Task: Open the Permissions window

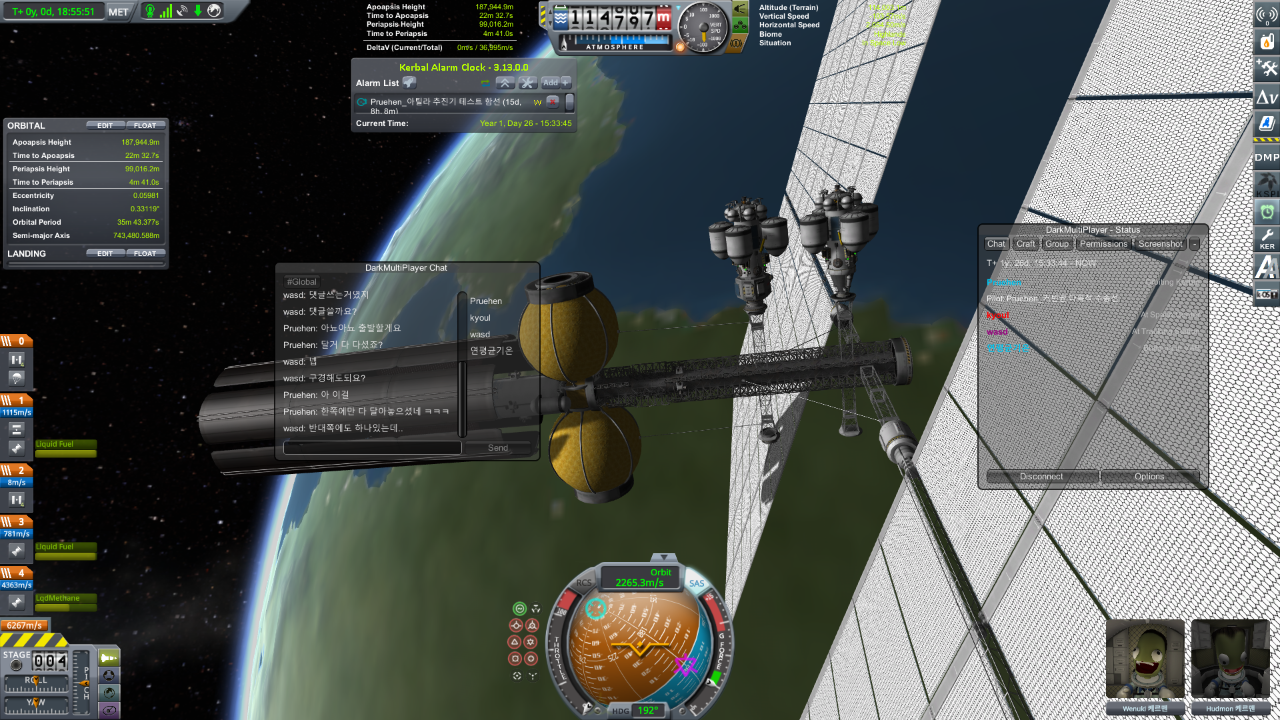Action: [1104, 244]
